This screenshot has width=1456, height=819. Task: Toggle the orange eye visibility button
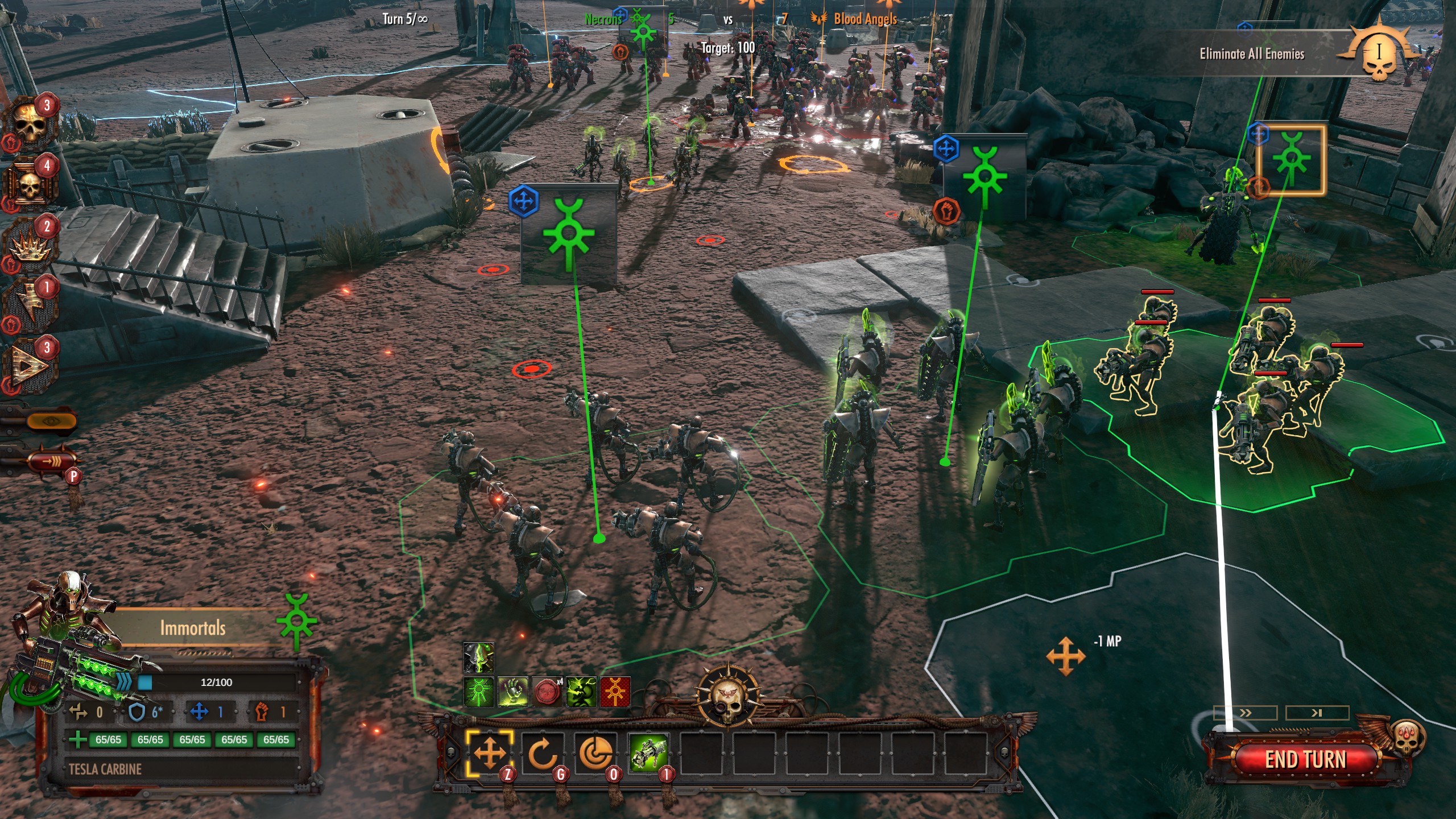coord(50,421)
